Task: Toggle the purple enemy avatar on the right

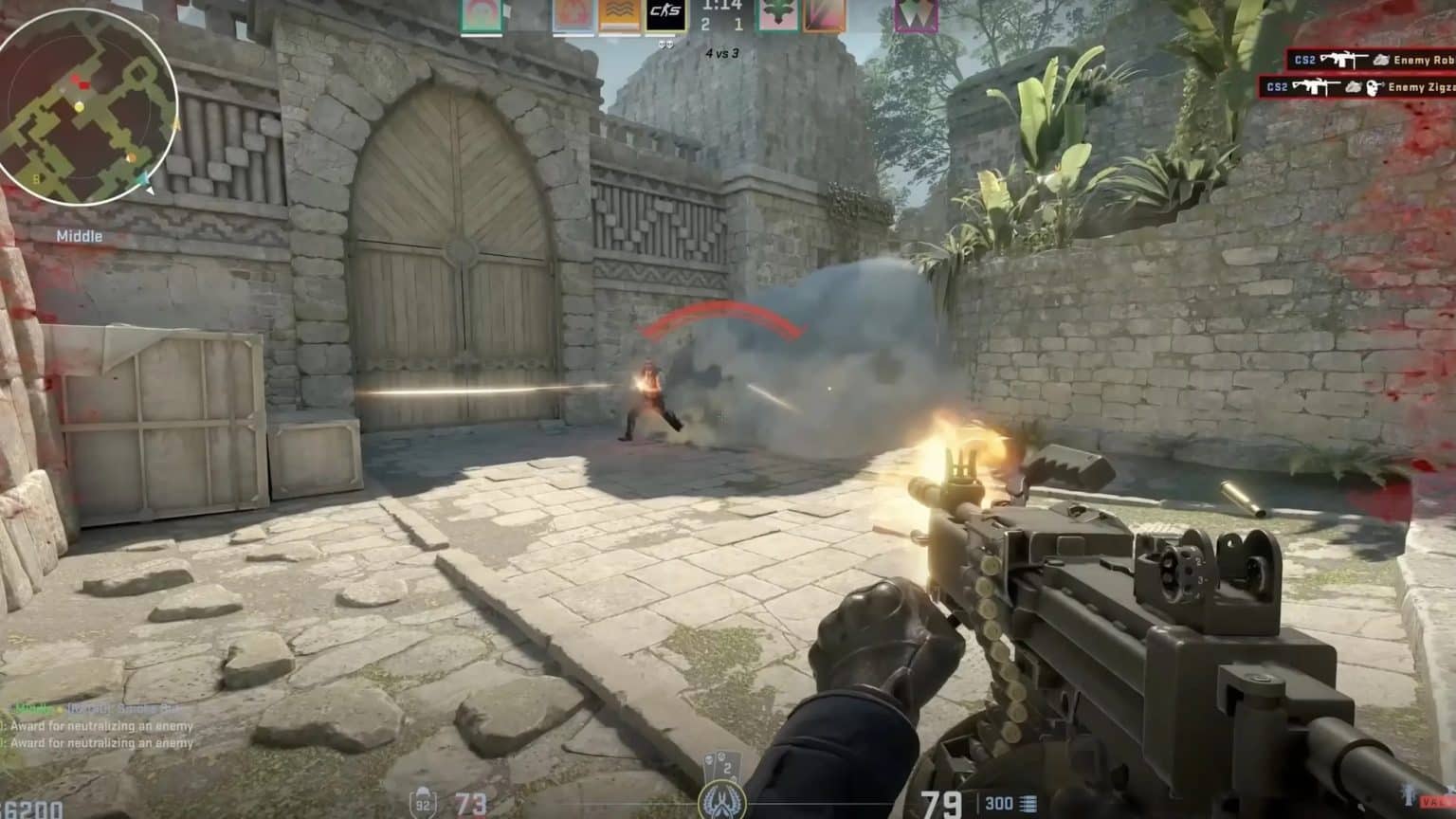Action: pyautogui.click(x=918, y=16)
